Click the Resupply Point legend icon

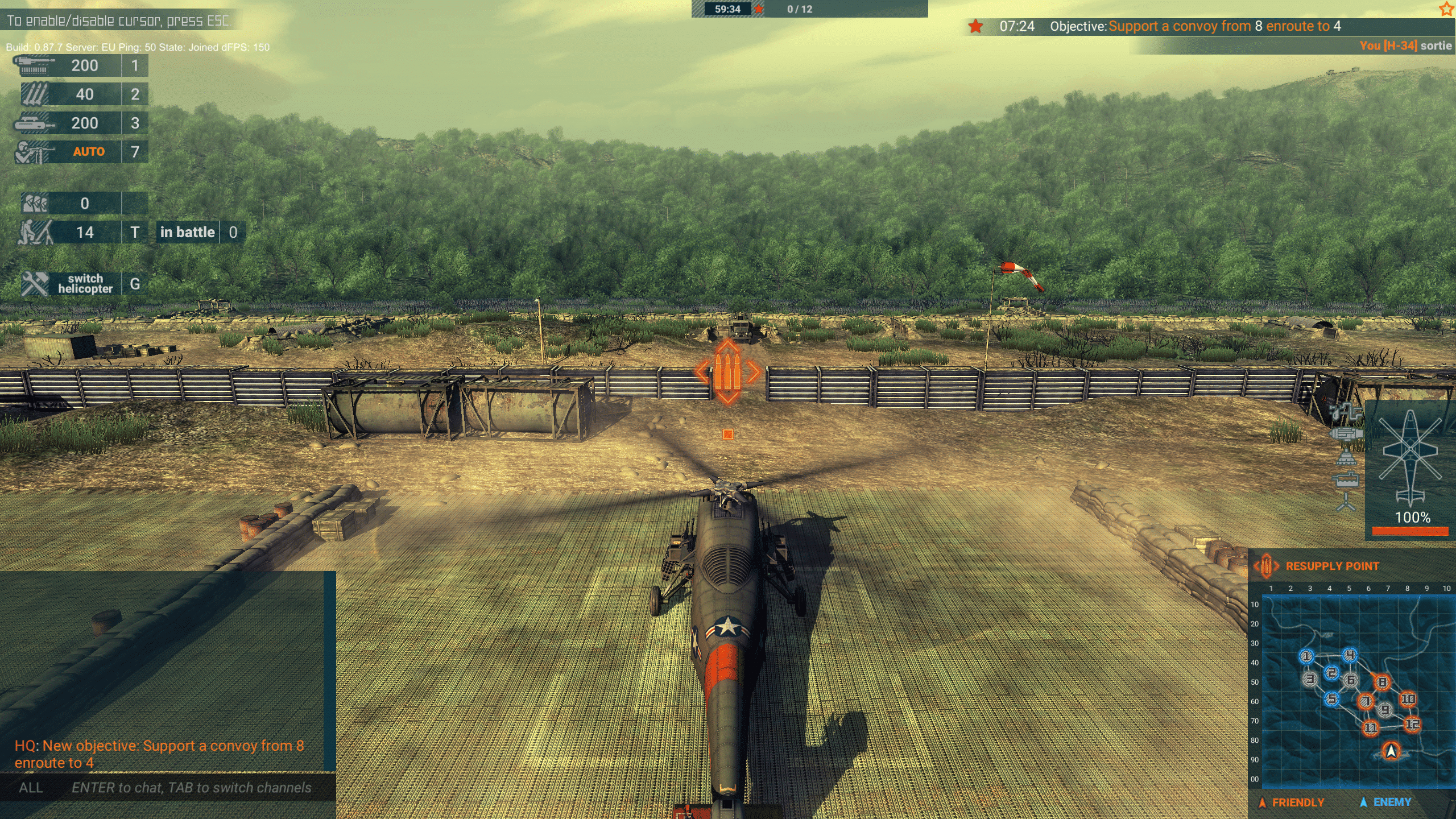tap(1266, 566)
